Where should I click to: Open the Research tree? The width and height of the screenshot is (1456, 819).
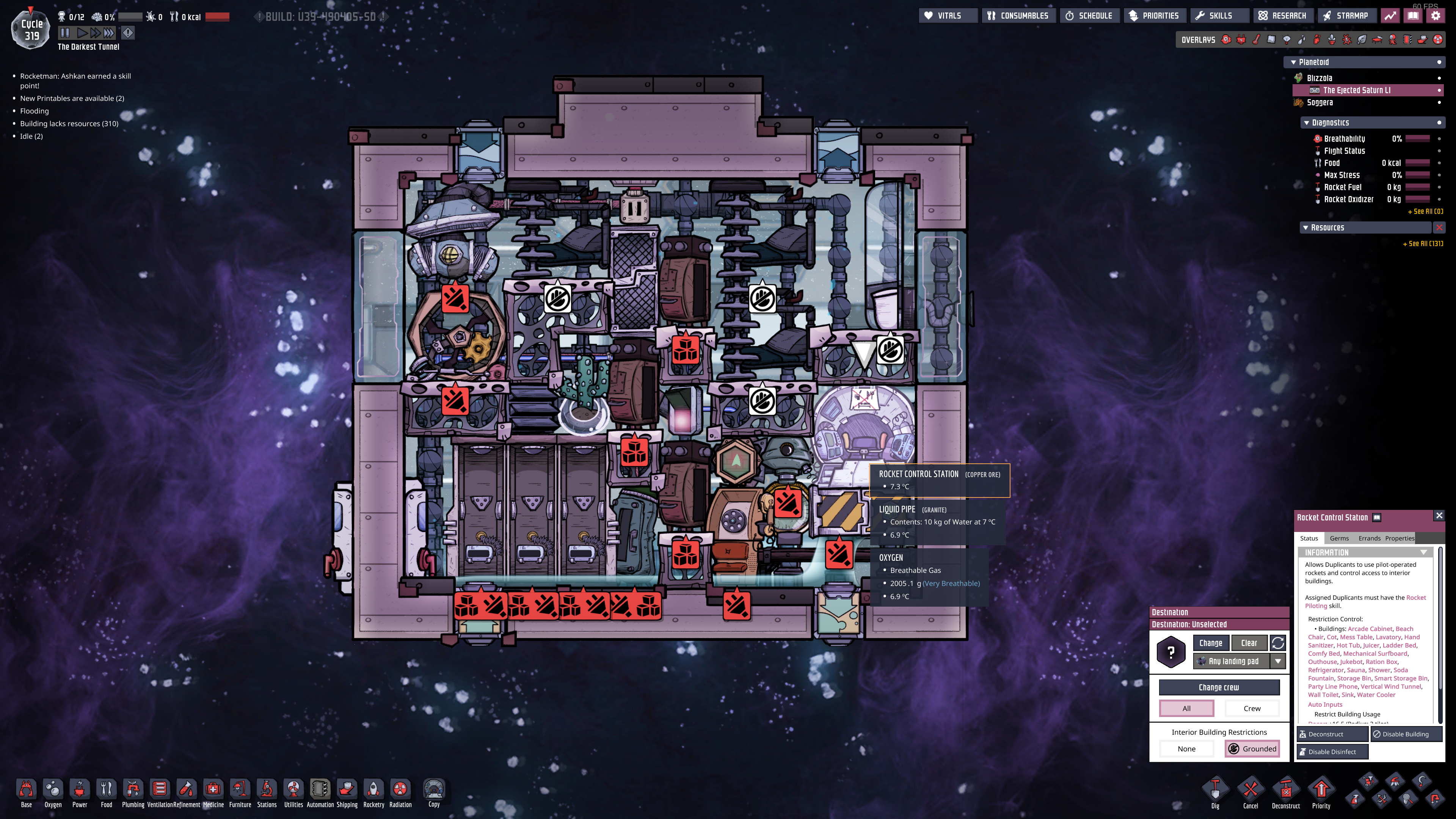pyautogui.click(x=1282, y=16)
